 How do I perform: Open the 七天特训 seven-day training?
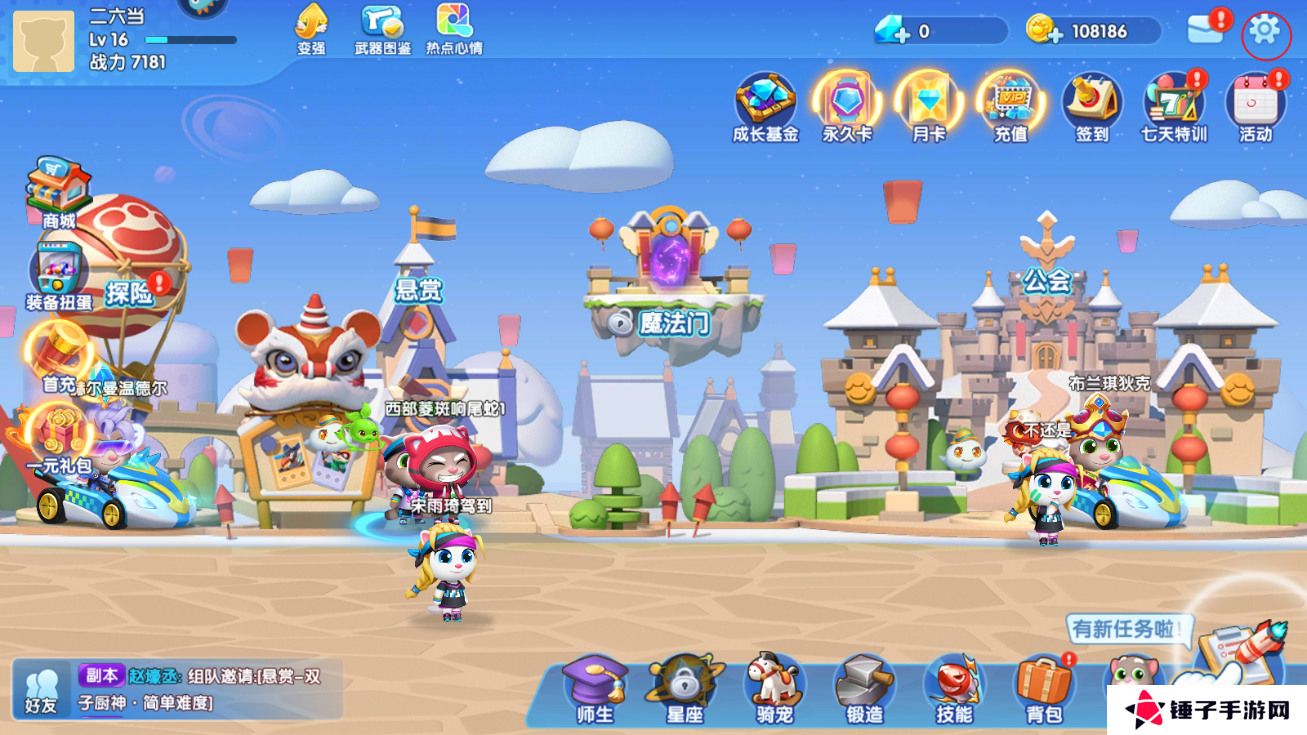click(1173, 103)
